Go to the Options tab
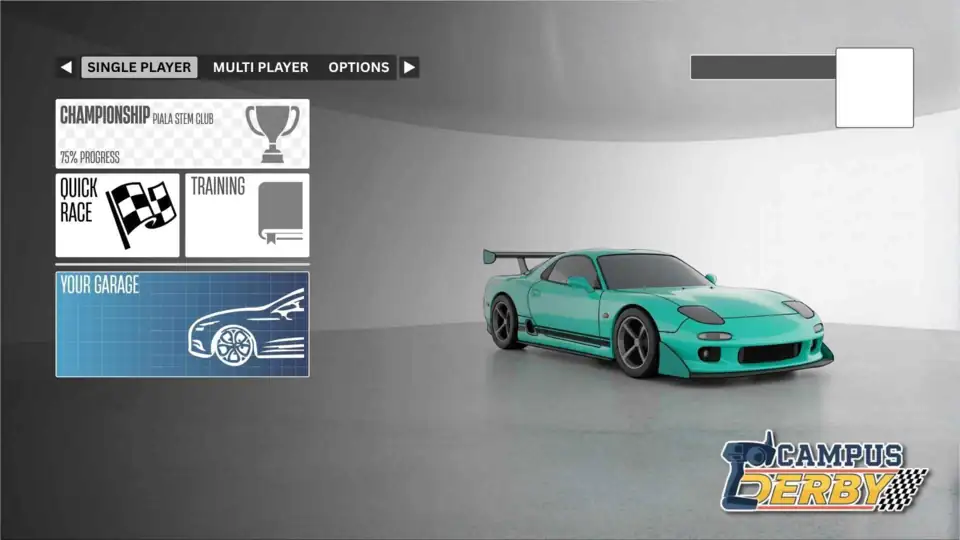The image size is (960, 540). pyautogui.click(x=358, y=68)
